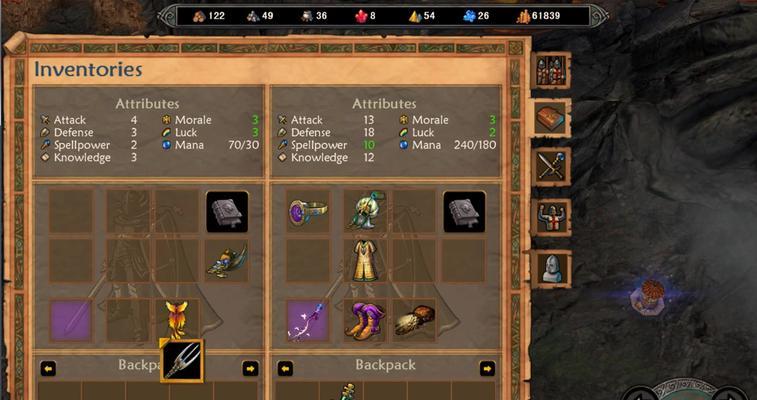Select the left hero's spellbook slot
The height and width of the screenshot is (400, 757).
(x=227, y=211)
